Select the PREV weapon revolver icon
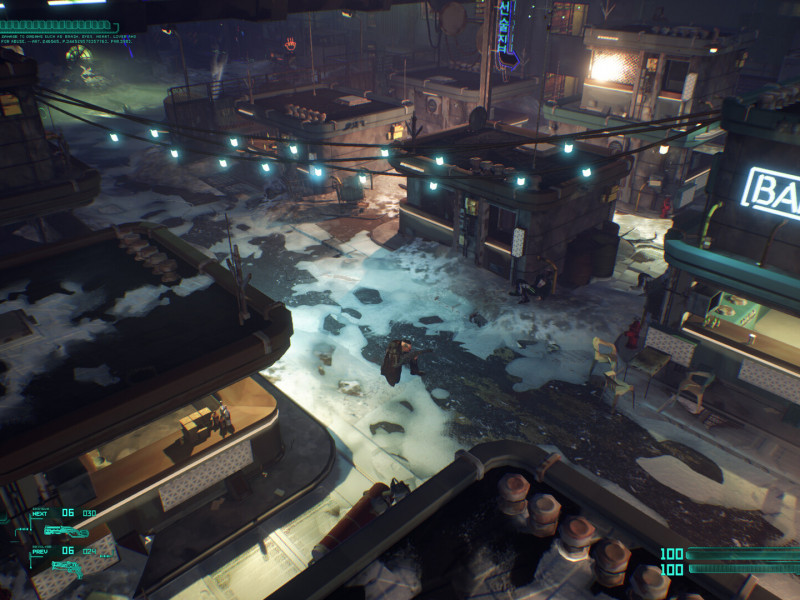Image resolution: width=800 pixels, height=600 pixels. point(66,565)
